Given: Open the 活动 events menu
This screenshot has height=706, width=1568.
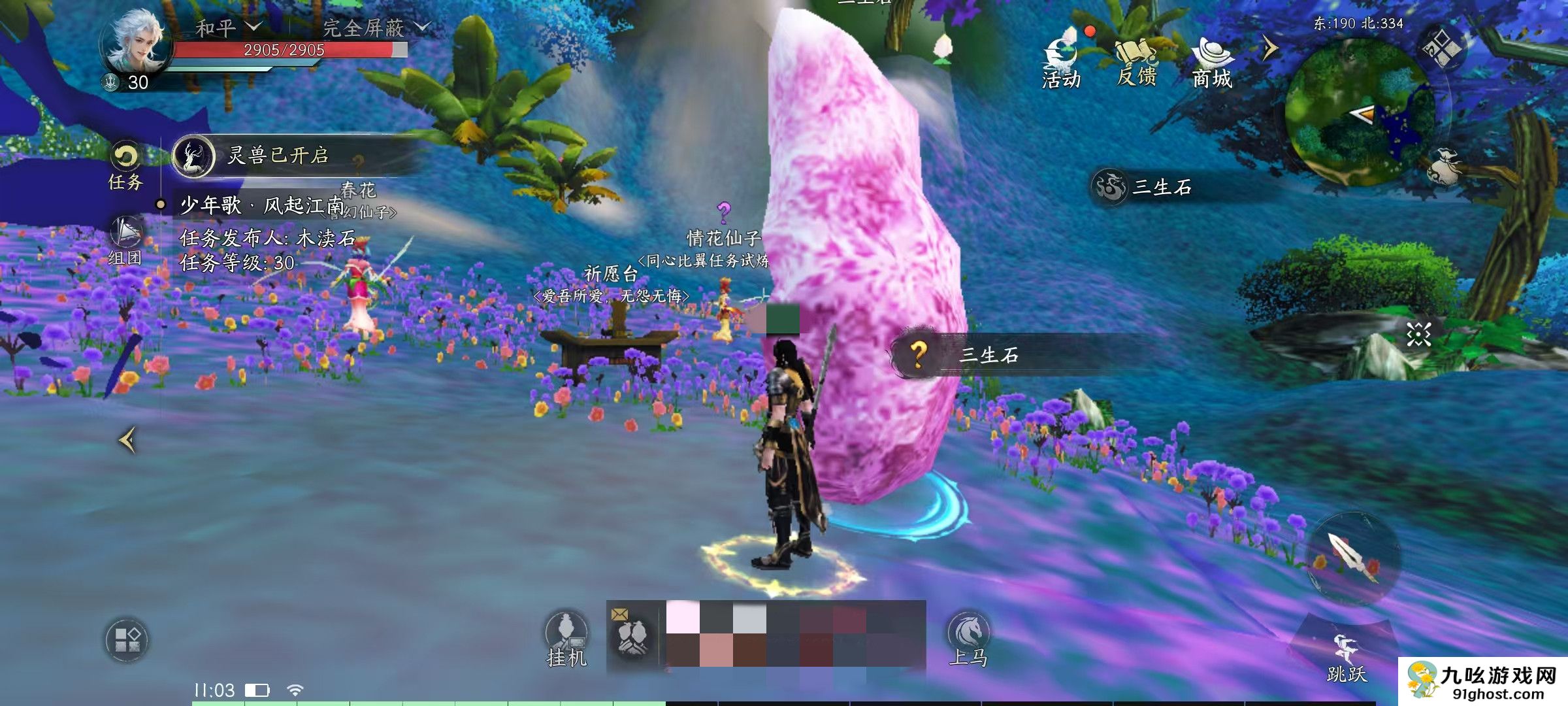Looking at the screenshot, I should (x=1061, y=62).
